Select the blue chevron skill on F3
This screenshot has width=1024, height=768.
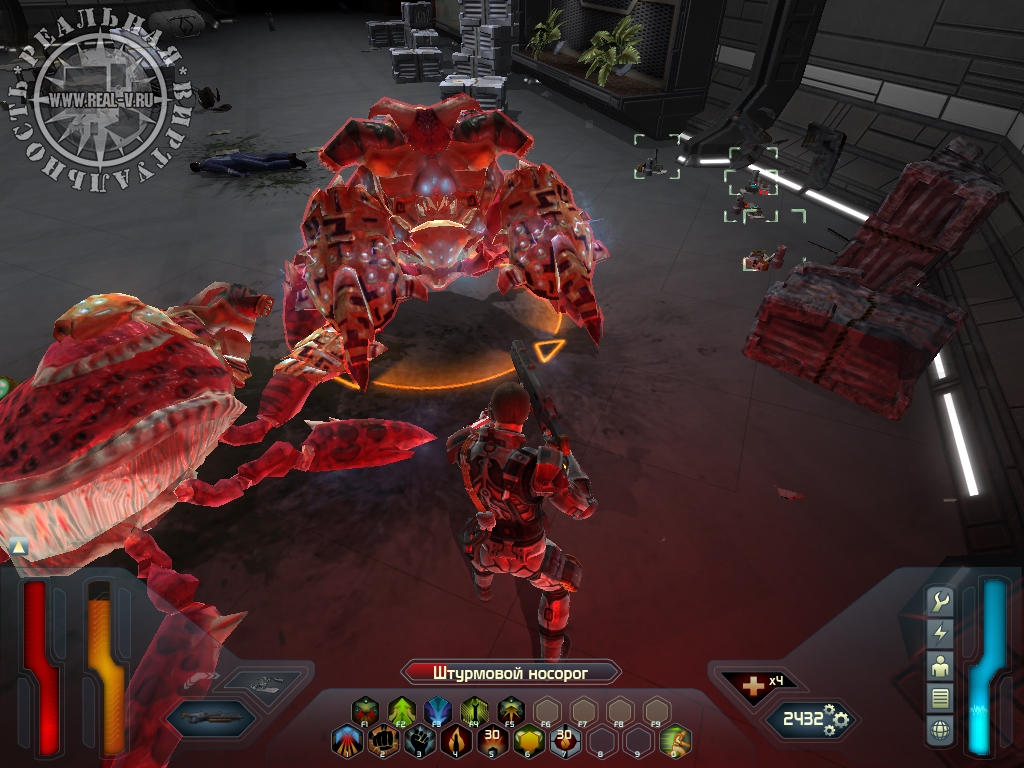[437, 711]
